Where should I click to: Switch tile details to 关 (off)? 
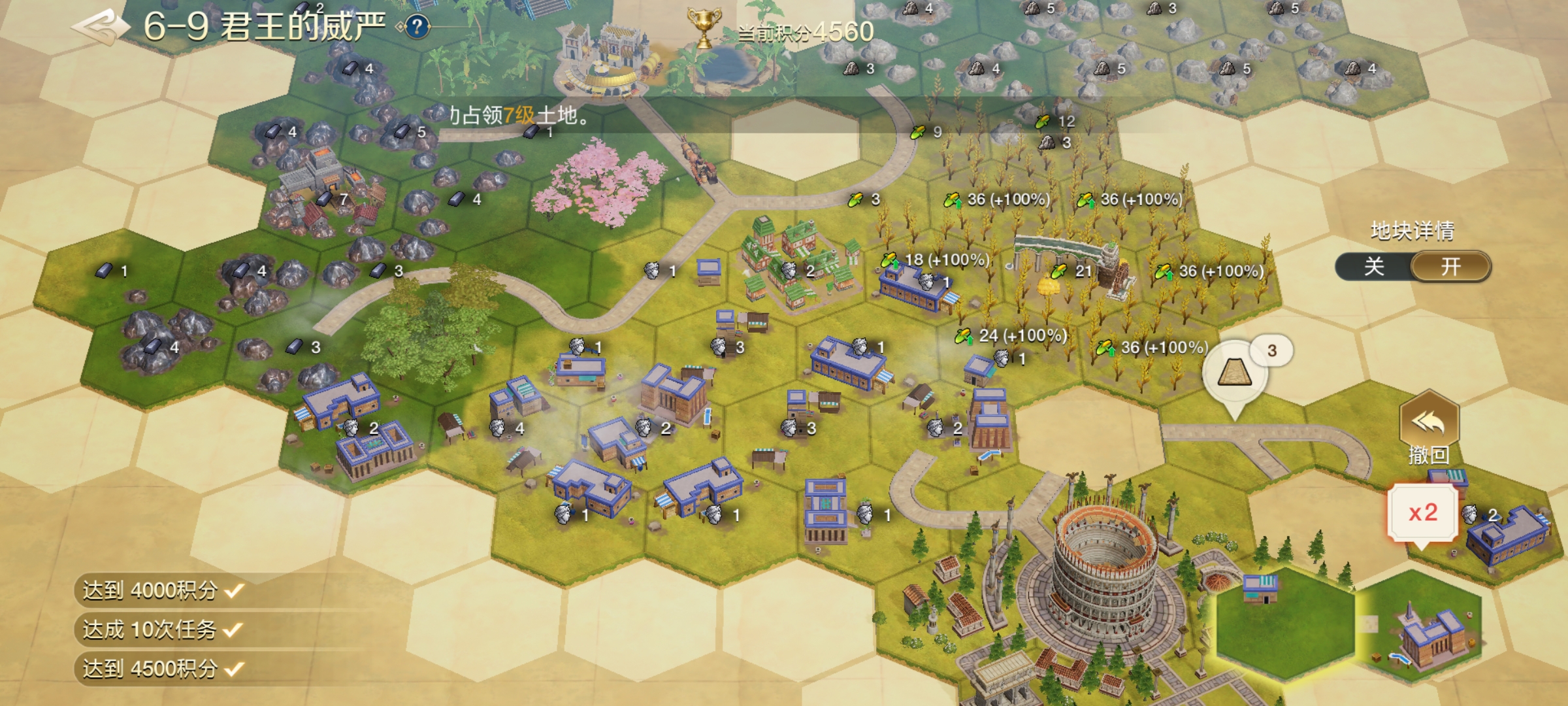(1374, 267)
